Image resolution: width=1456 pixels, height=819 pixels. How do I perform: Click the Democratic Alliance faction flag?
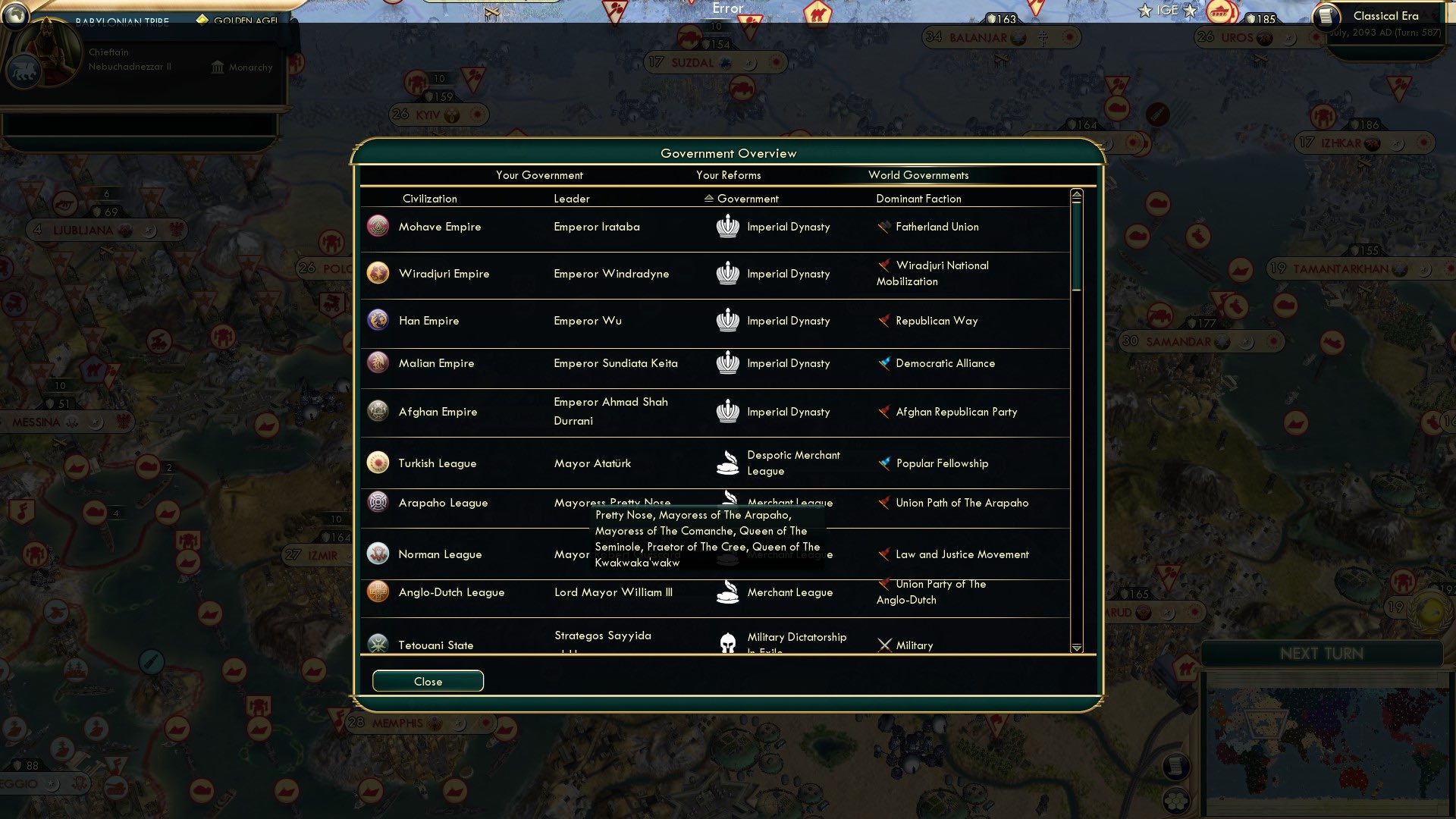pyautogui.click(x=884, y=362)
